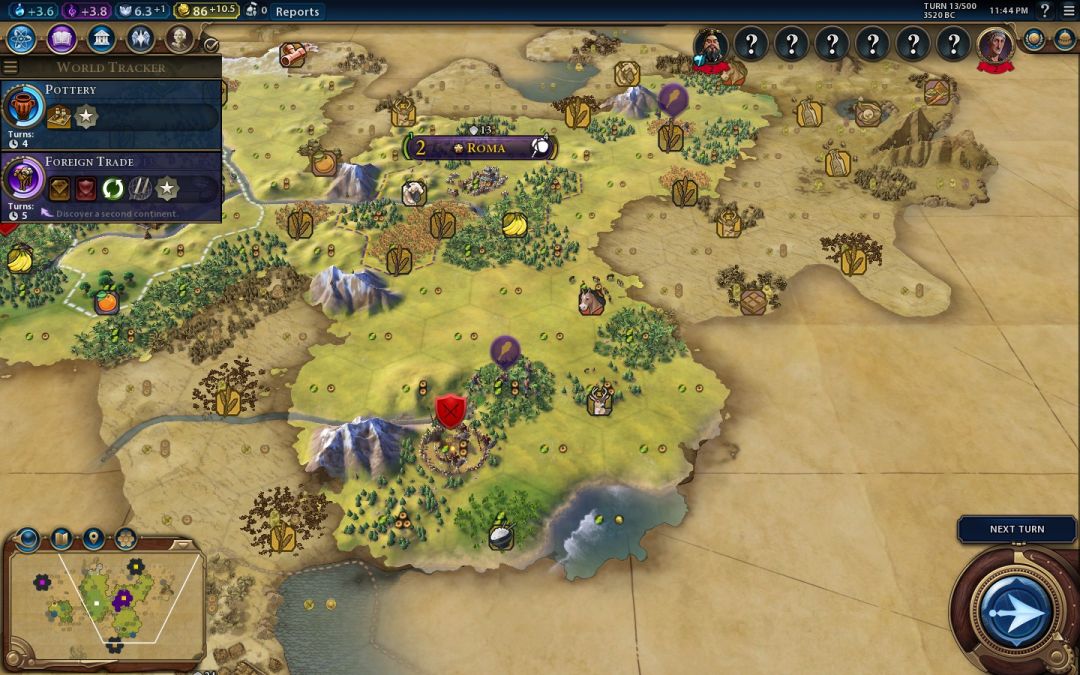Image resolution: width=1080 pixels, height=675 pixels.
Task: Open the Civilopedia help question mark
Action: coord(1044,11)
